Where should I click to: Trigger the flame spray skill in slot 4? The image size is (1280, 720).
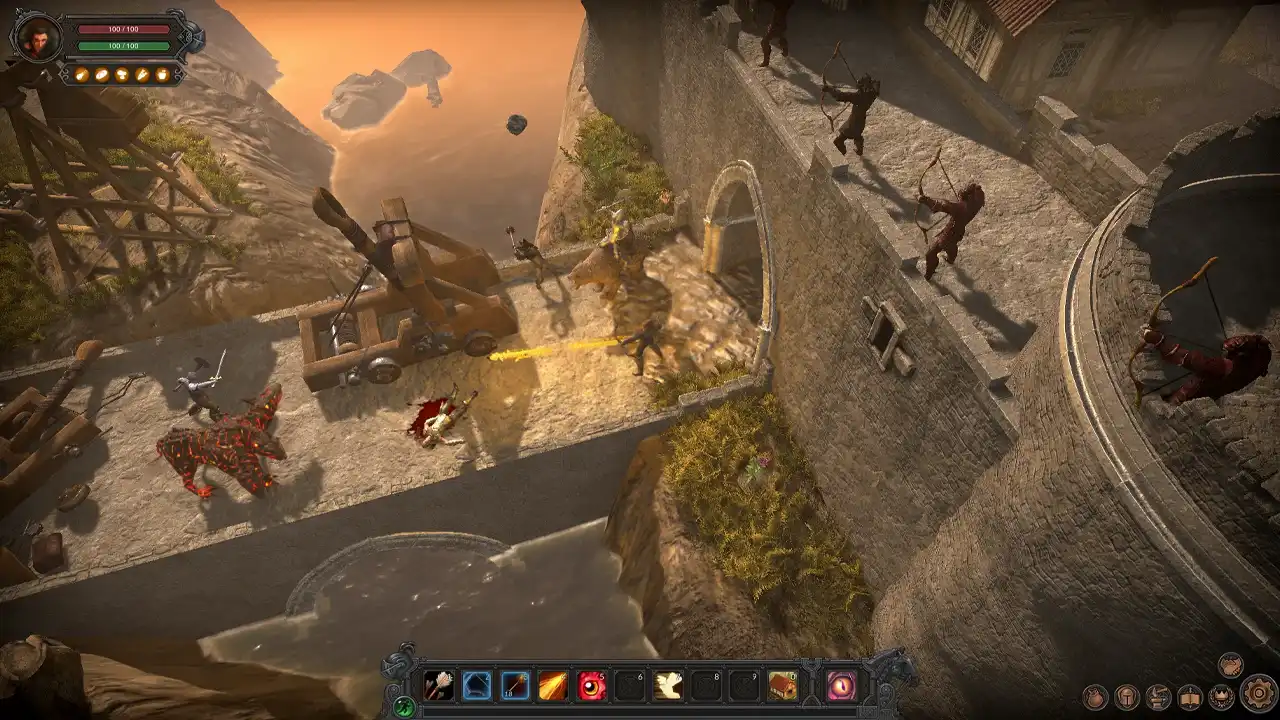coord(550,685)
